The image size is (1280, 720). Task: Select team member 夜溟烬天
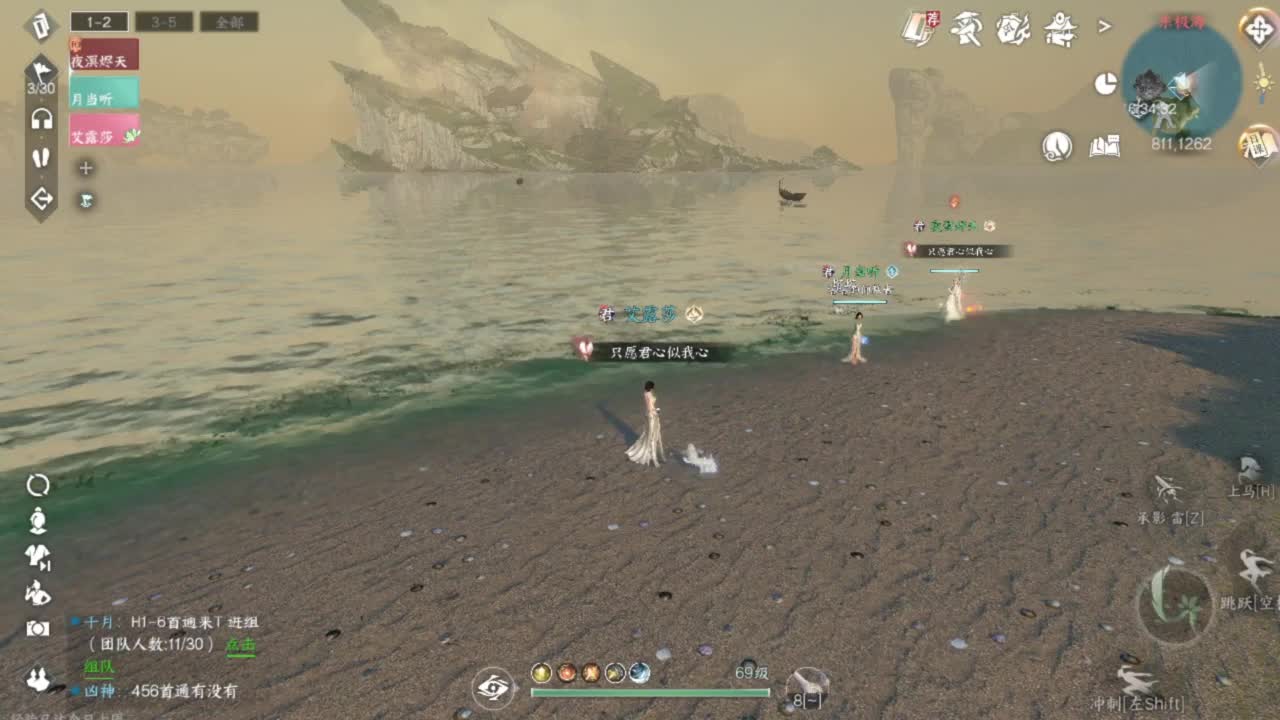coord(104,56)
